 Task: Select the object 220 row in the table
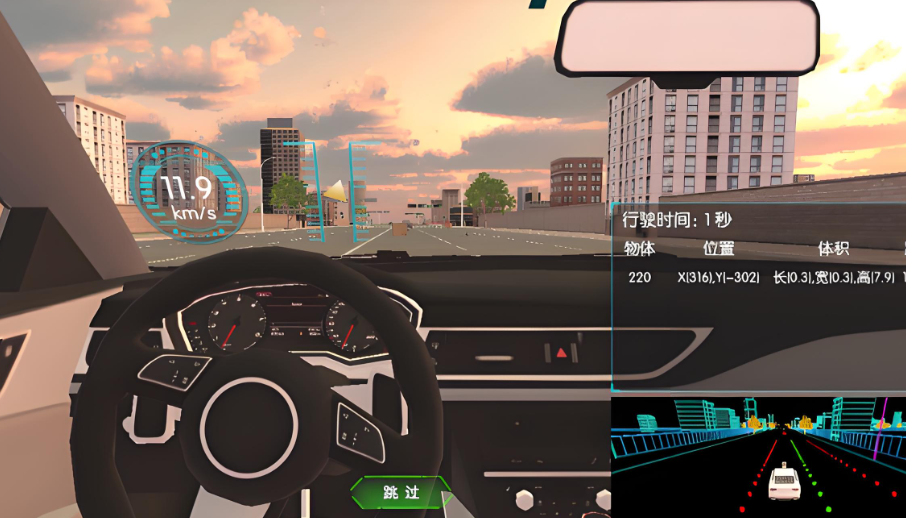[760, 277]
